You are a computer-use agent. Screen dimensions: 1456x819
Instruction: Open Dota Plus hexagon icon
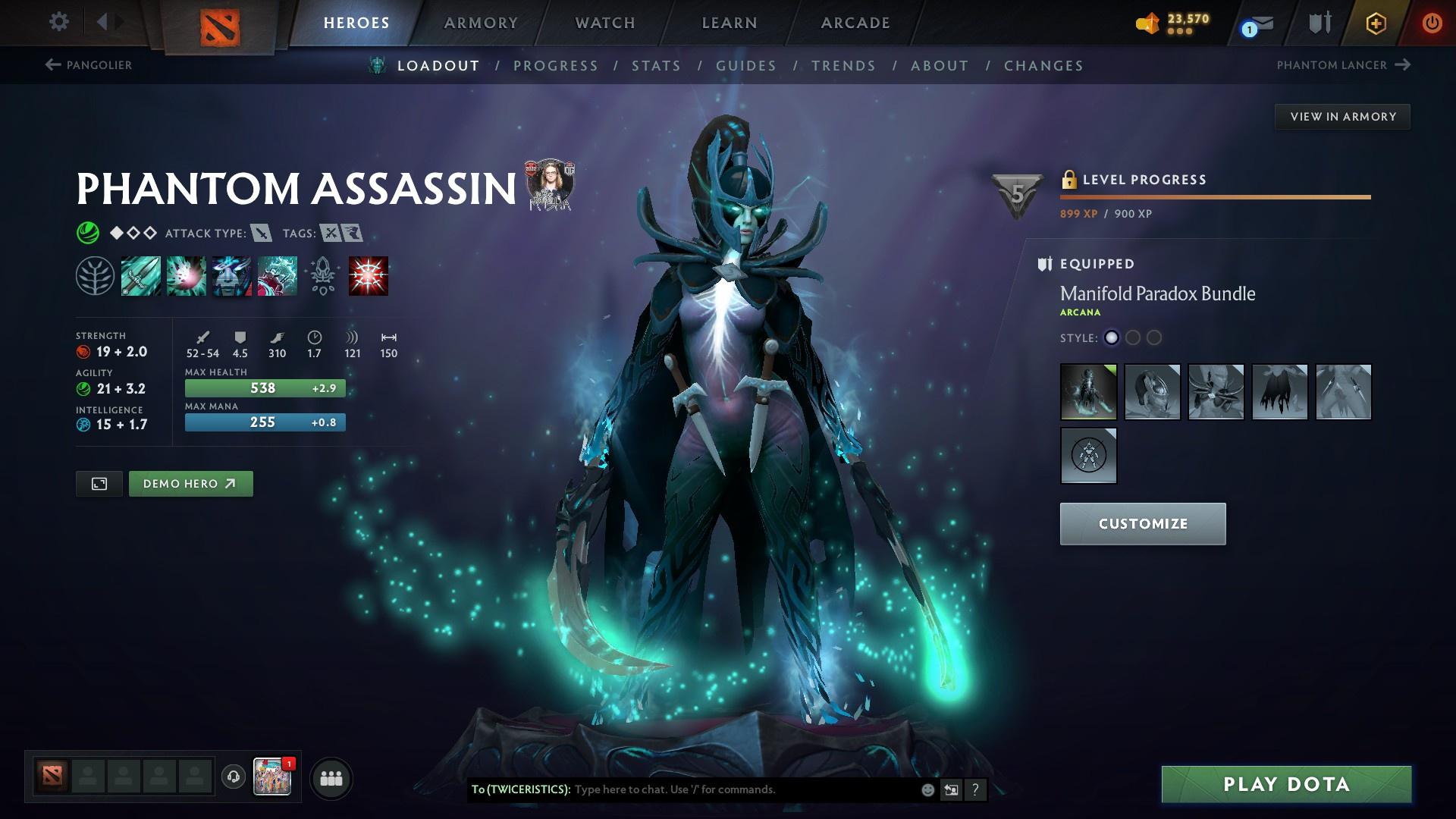1376,23
